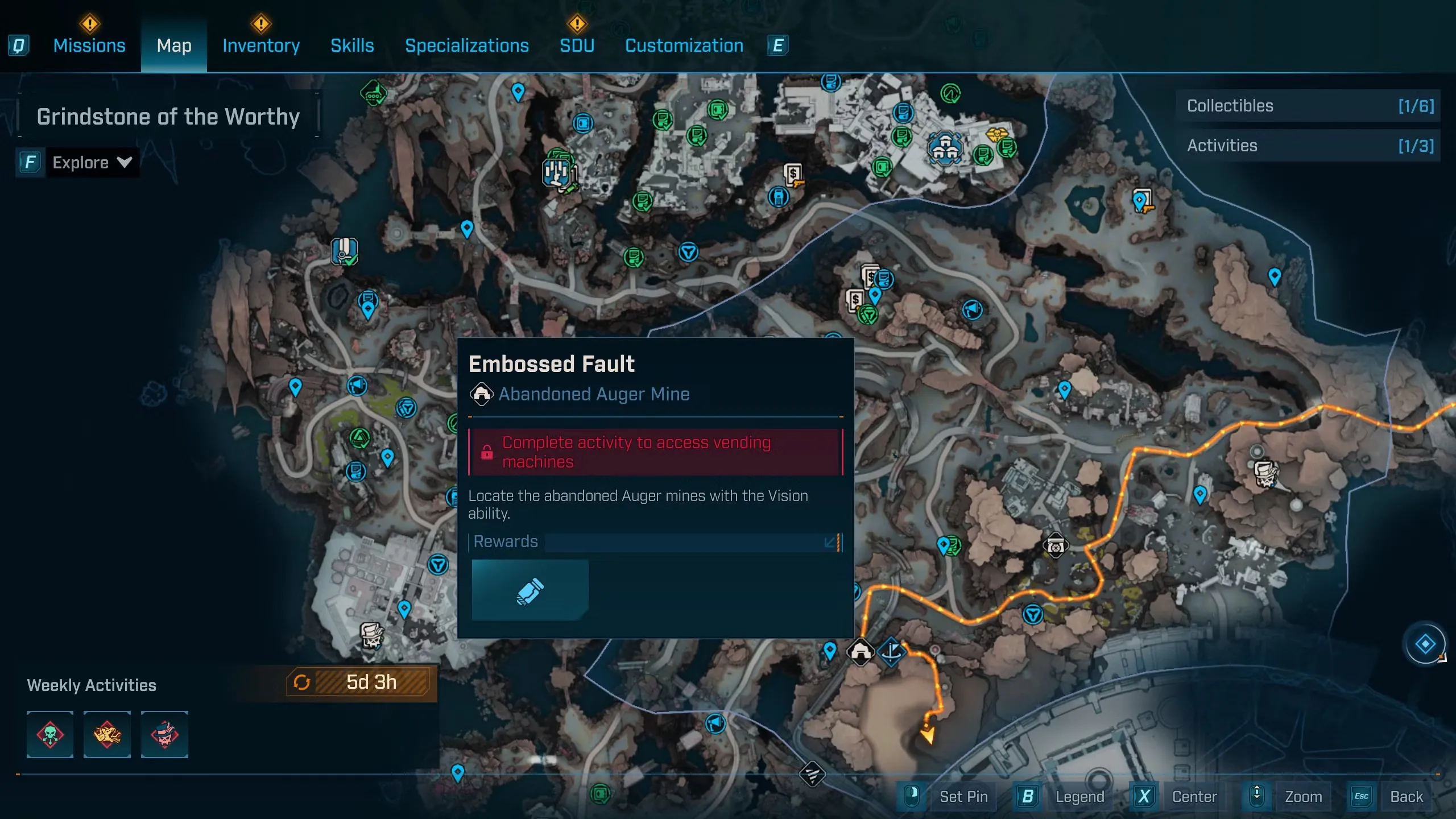This screenshot has height=819, width=1456.
Task: Open the Missions tab
Action: [x=89, y=45]
